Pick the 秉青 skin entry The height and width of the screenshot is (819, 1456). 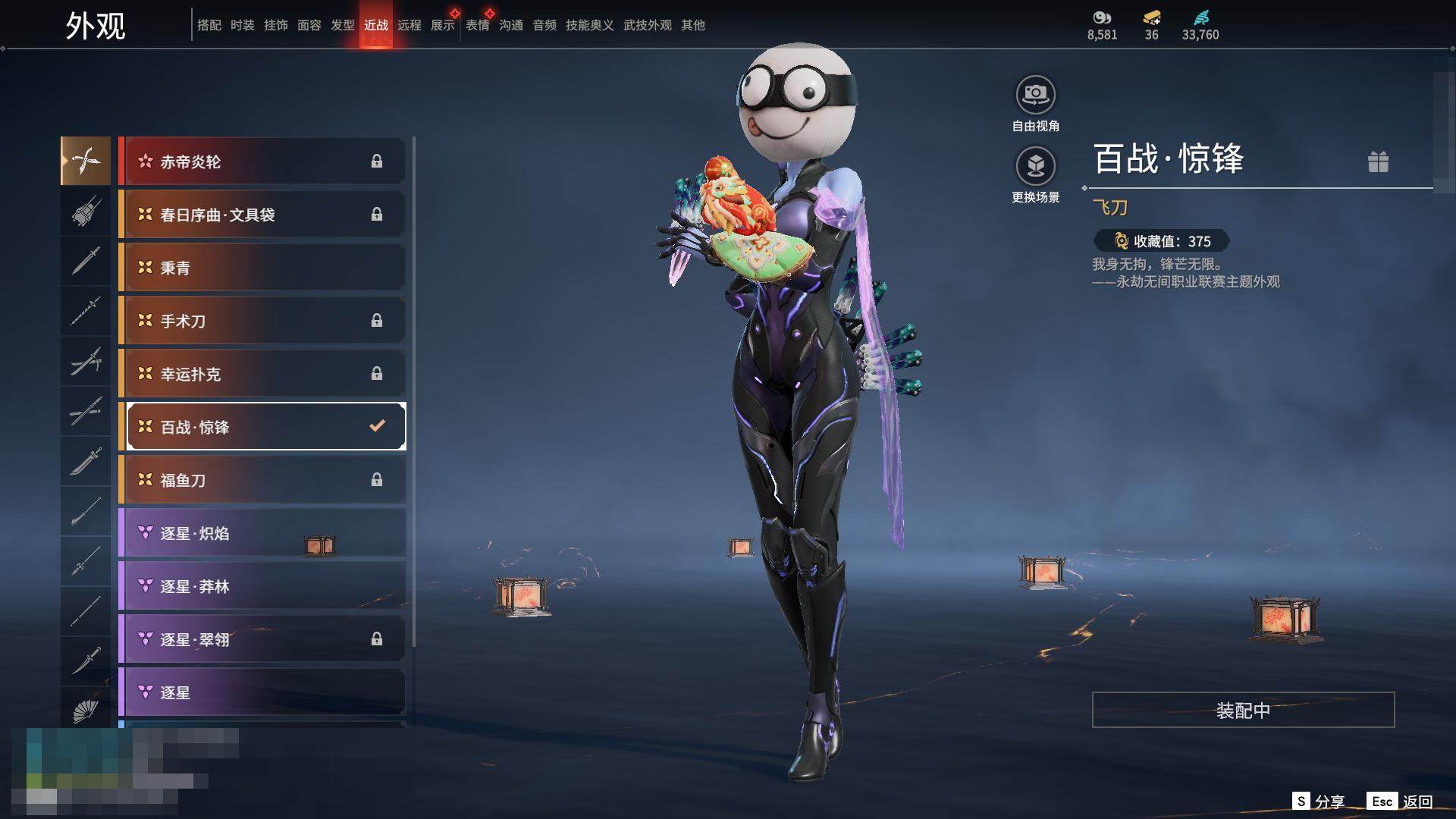pos(262,268)
